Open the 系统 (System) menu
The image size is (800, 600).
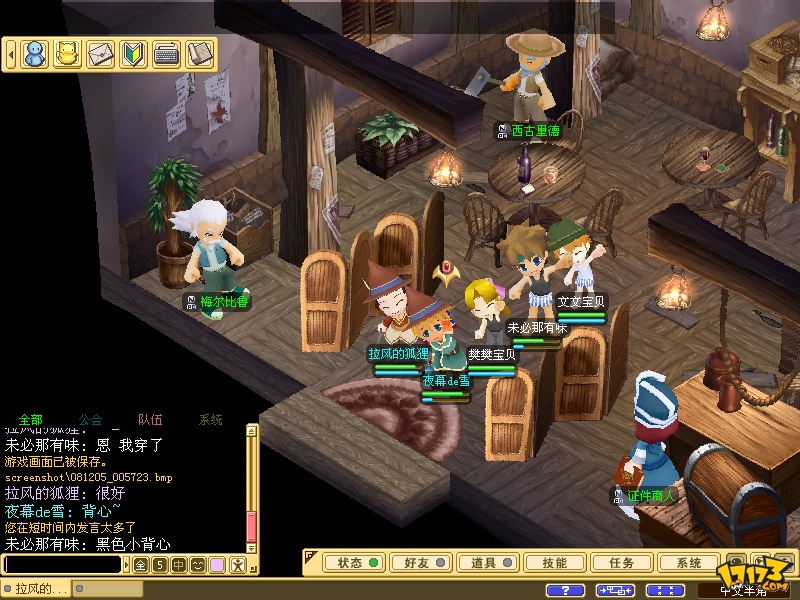pyautogui.click(x=689, y=563)
